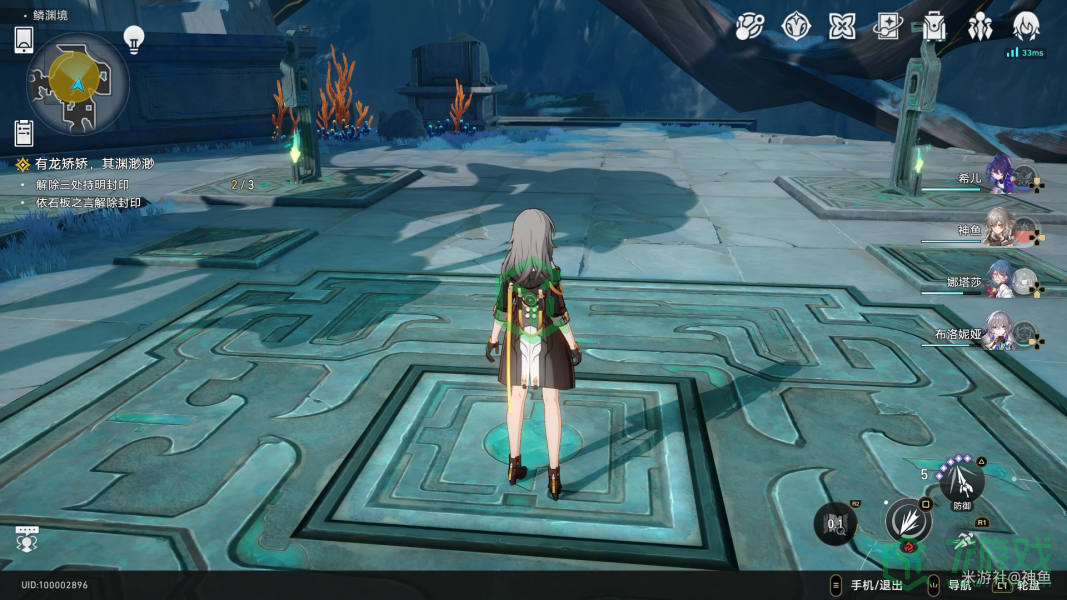Switch to party member 禅鱼

(1000, 228)
